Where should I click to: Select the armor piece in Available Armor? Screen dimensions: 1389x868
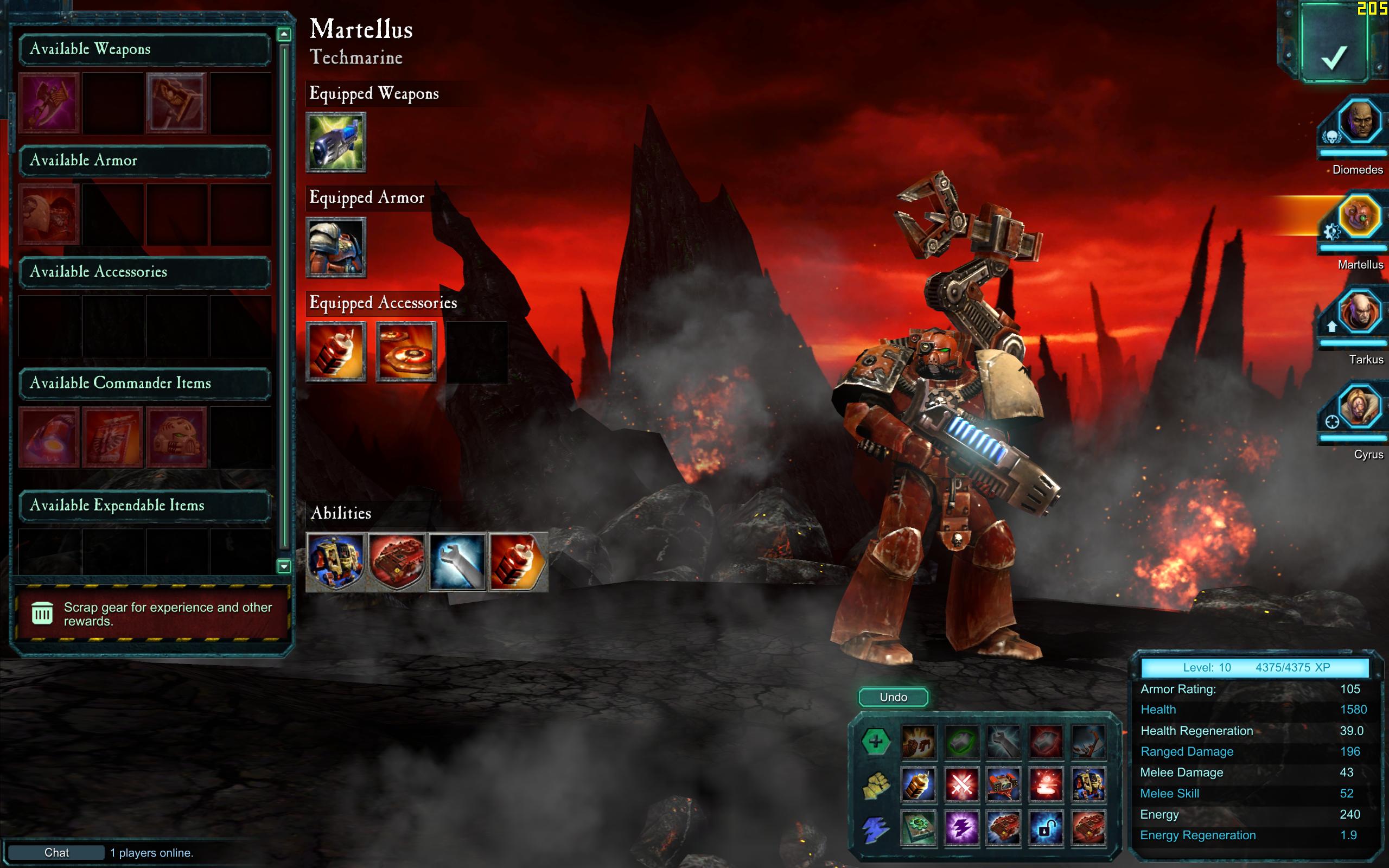(x=49, y=215)
